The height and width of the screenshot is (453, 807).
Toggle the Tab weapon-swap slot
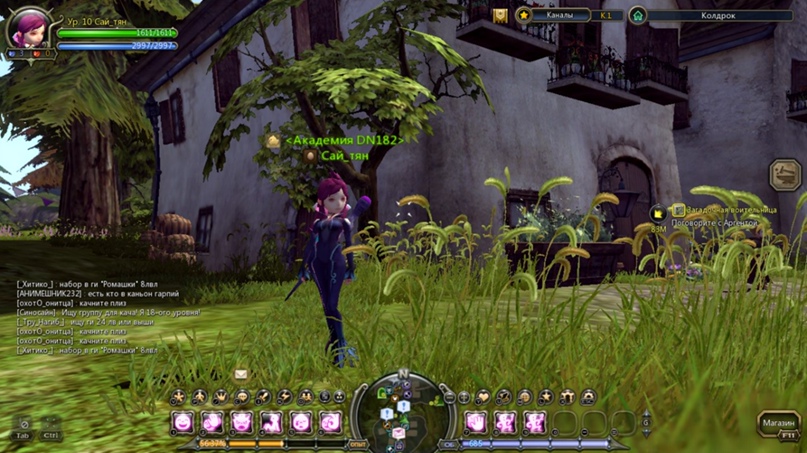24,426
